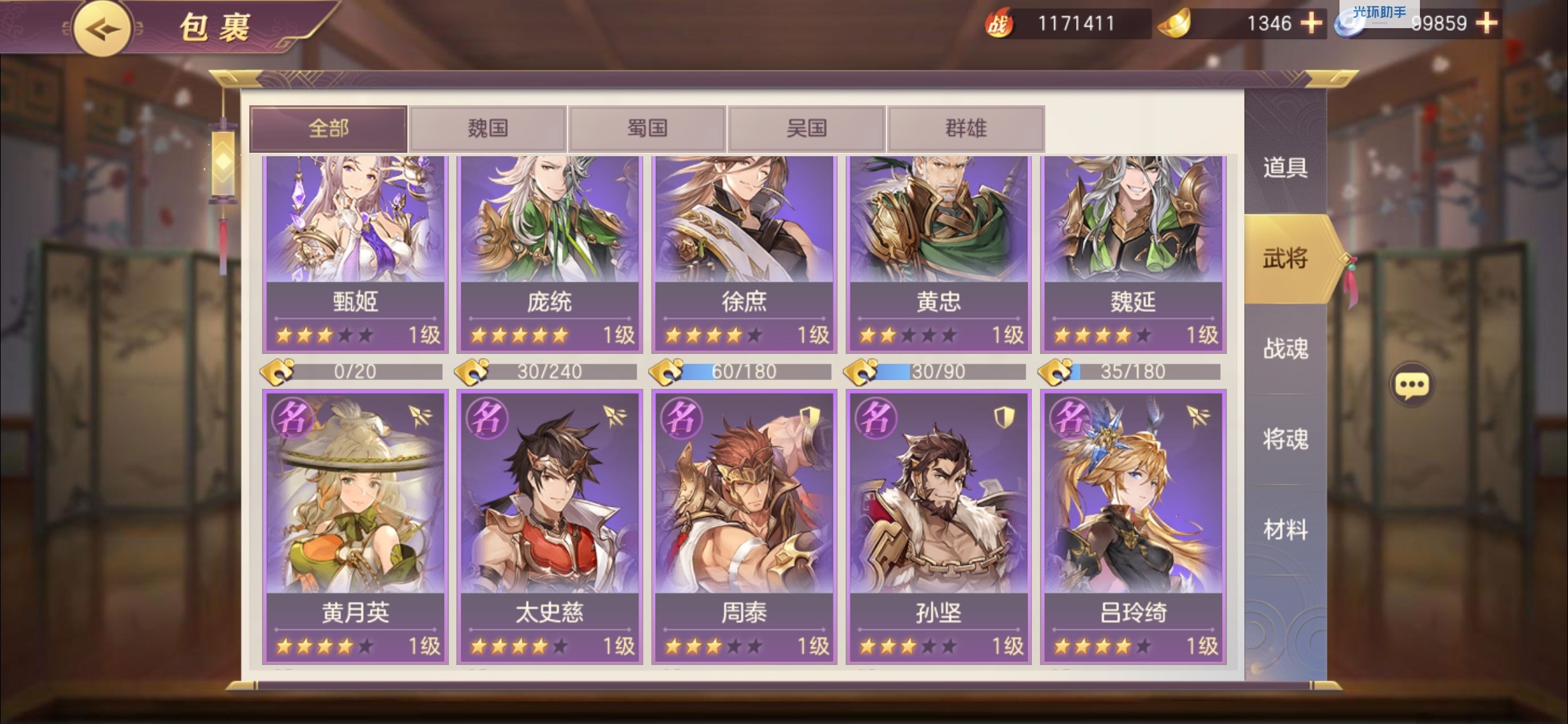Switch to the 武将 generals category
The width and height of the screenshot is (1568, 724).
(1285, 259)
